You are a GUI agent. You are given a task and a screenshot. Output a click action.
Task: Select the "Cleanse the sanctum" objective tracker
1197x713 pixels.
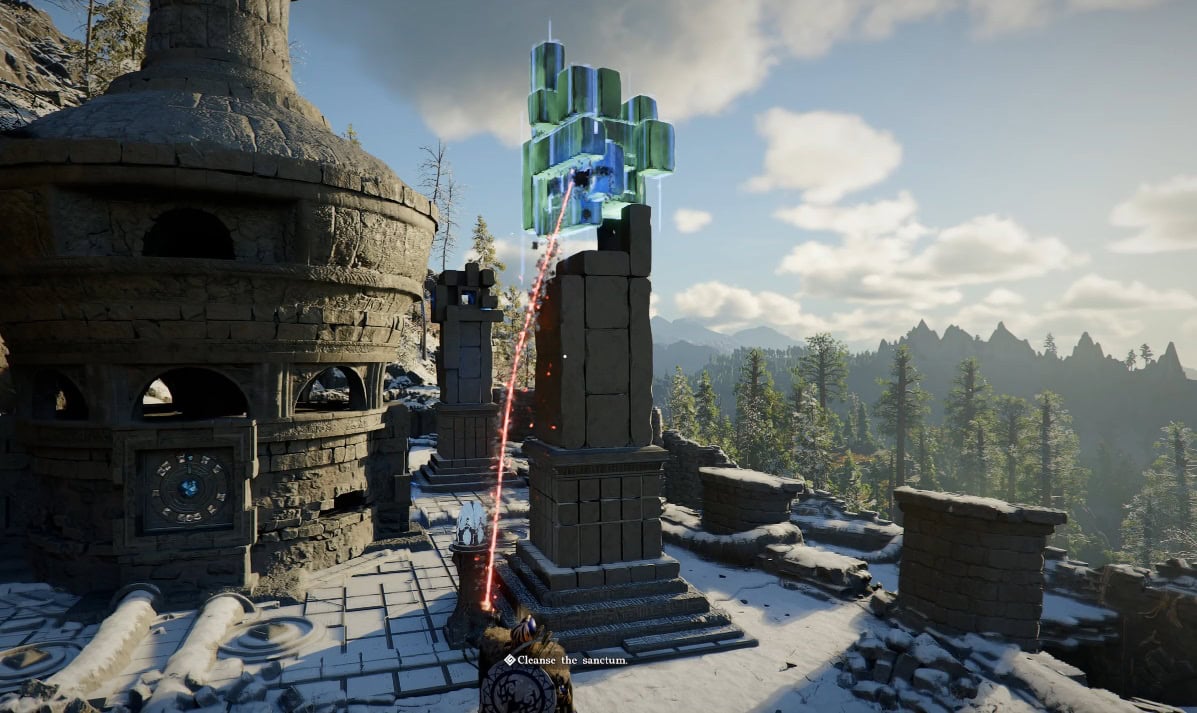[566, 660]
